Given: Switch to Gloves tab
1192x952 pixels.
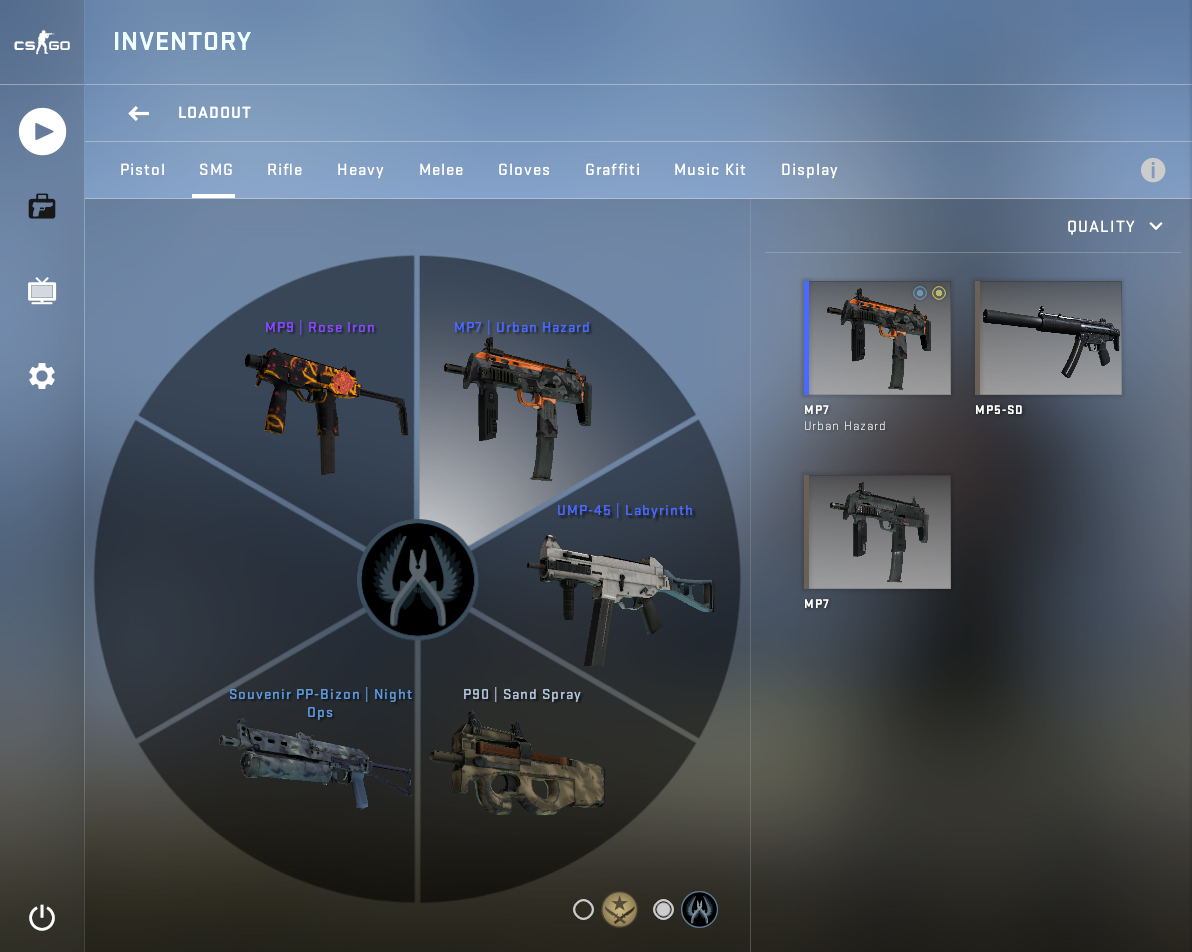Looking at the screenshot, I should (524, 170).
